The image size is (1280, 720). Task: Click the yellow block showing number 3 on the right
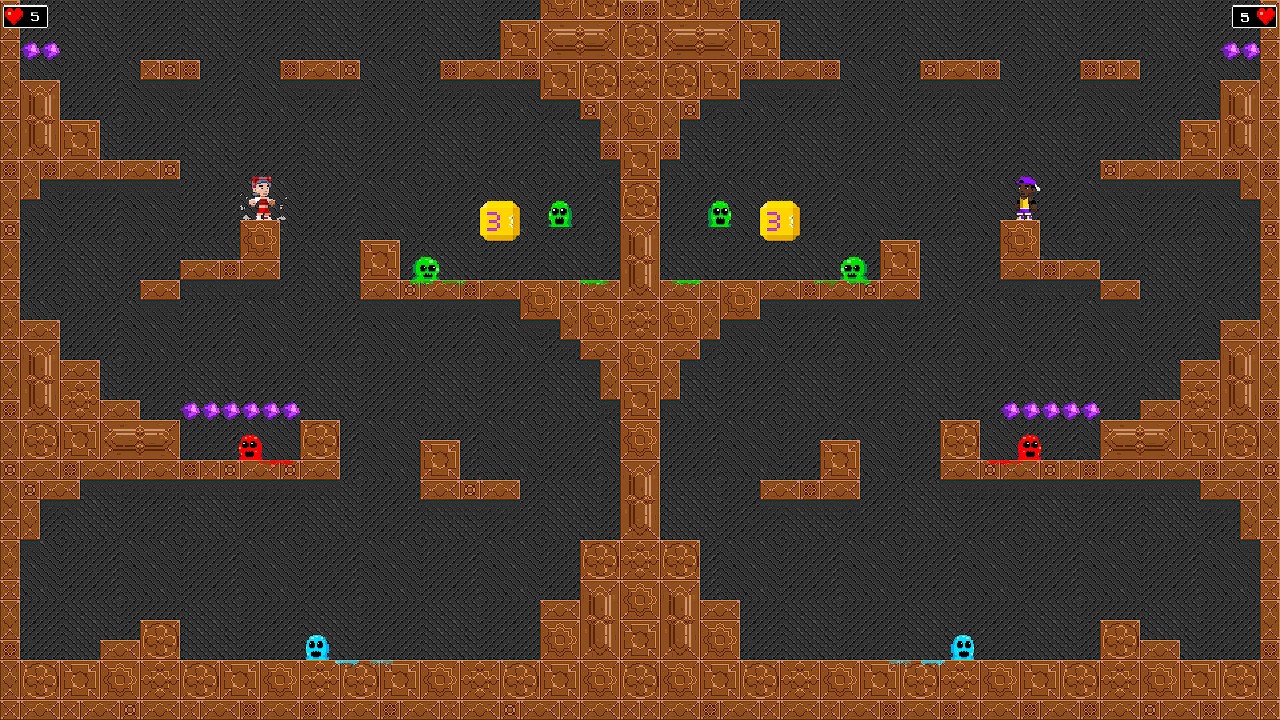pos(780,221)
